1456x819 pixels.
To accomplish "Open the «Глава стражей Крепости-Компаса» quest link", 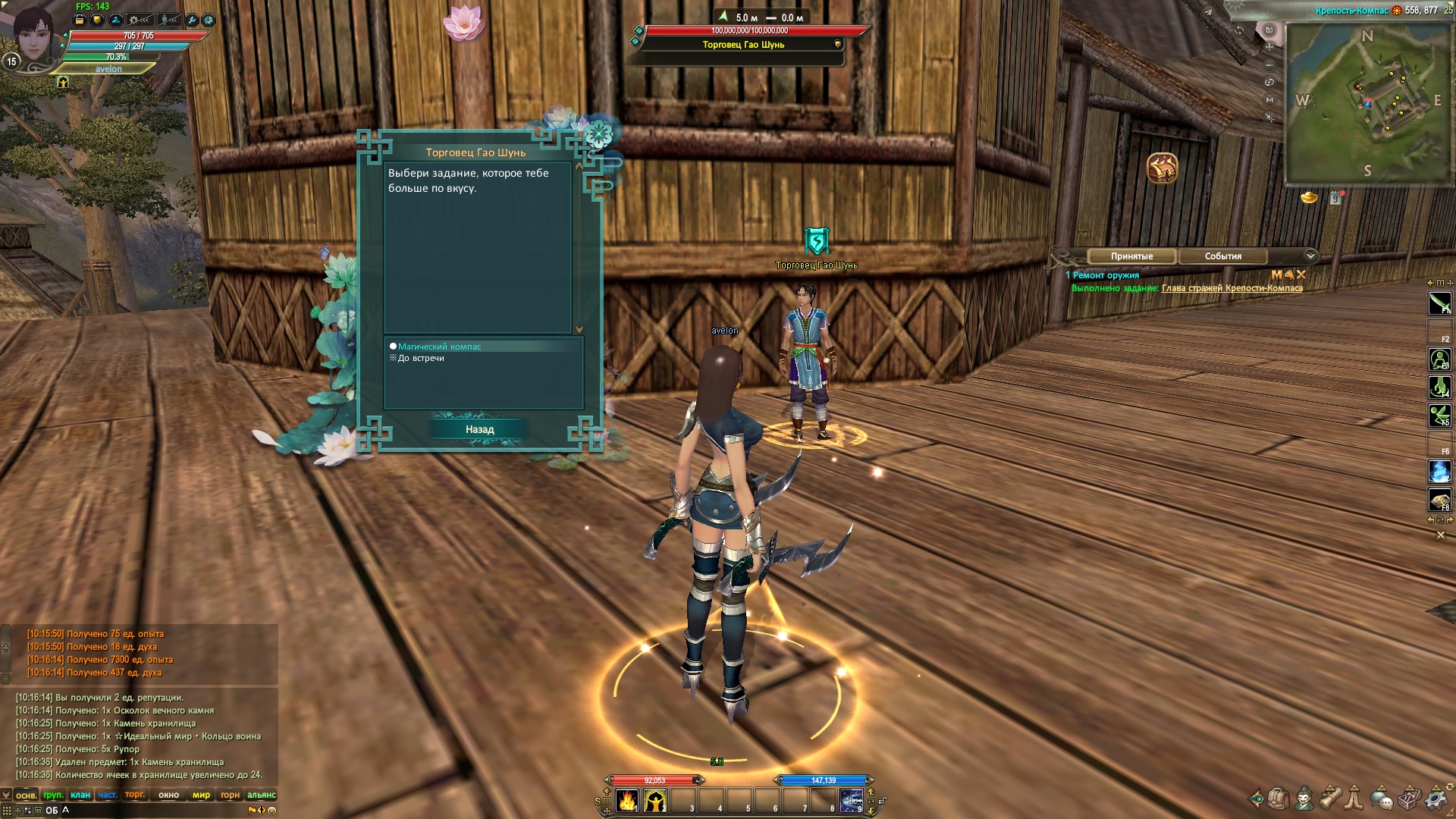I will click(1232, 288).
